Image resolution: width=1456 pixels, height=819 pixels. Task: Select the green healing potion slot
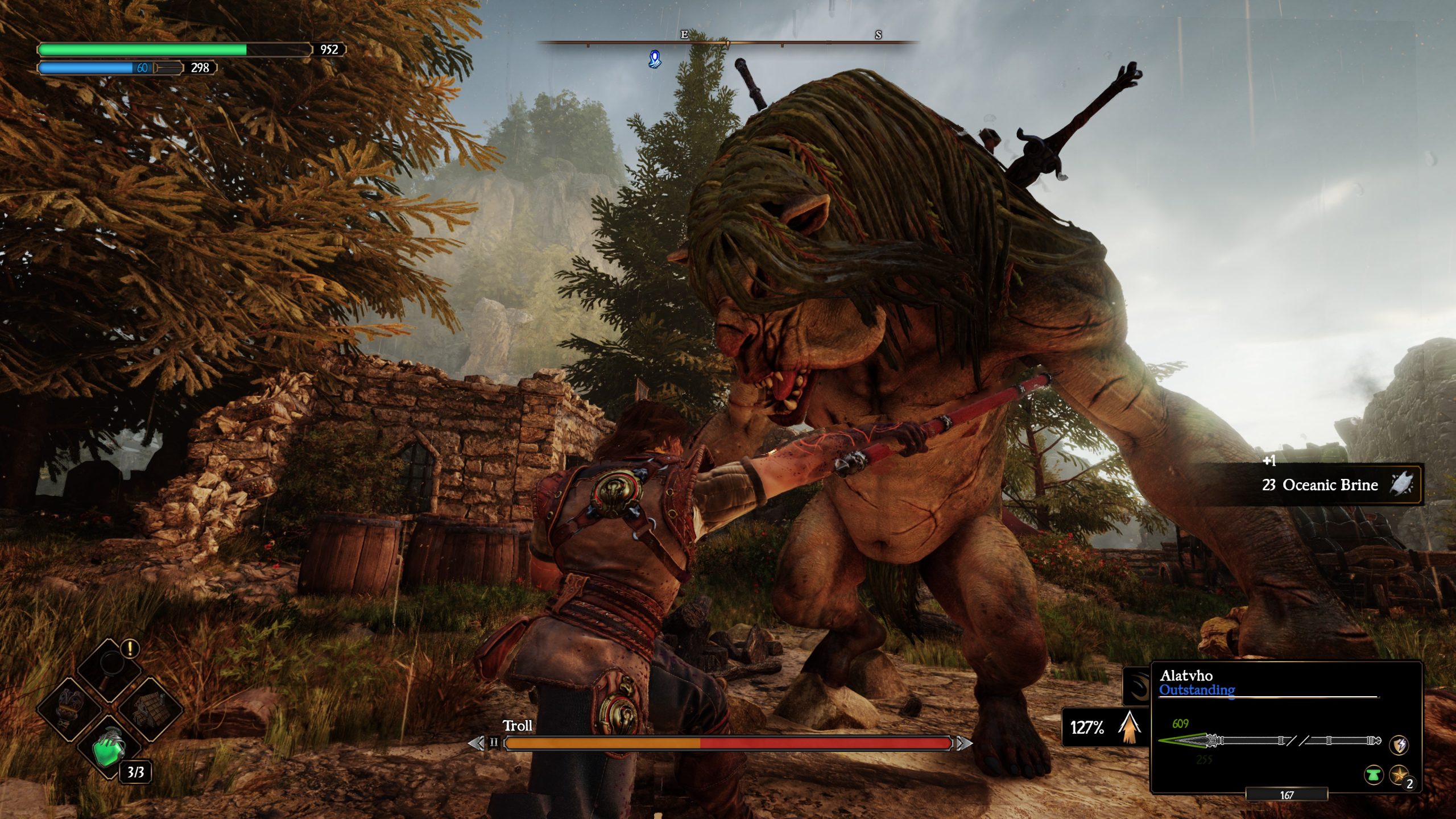pos(110,750)
